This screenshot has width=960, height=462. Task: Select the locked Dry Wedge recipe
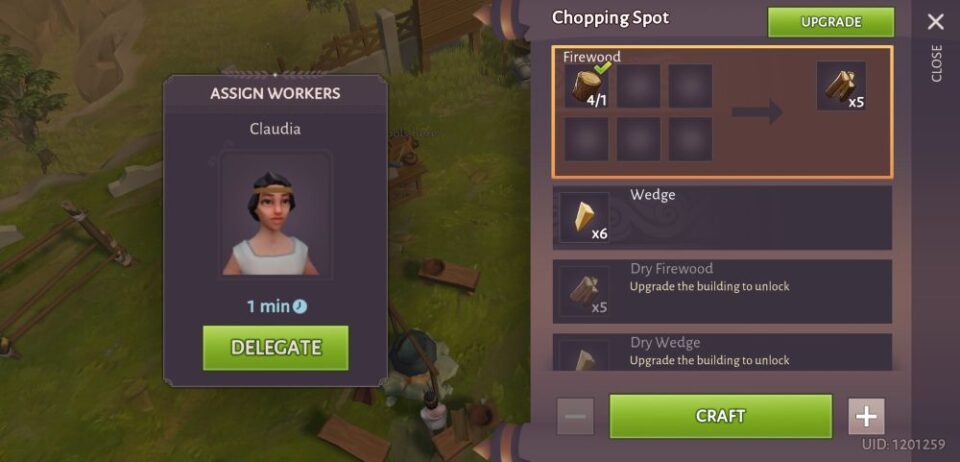click(721, 352)
